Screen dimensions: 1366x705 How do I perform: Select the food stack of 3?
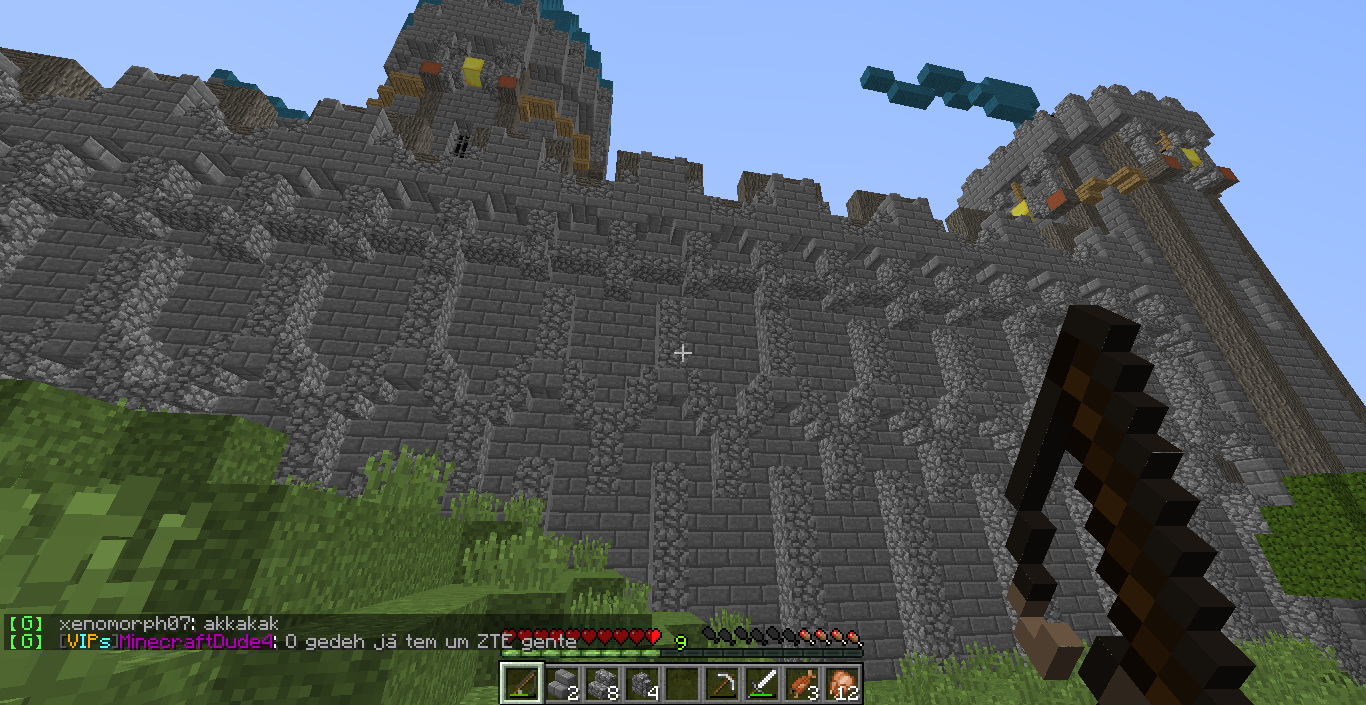coord(802,683)
